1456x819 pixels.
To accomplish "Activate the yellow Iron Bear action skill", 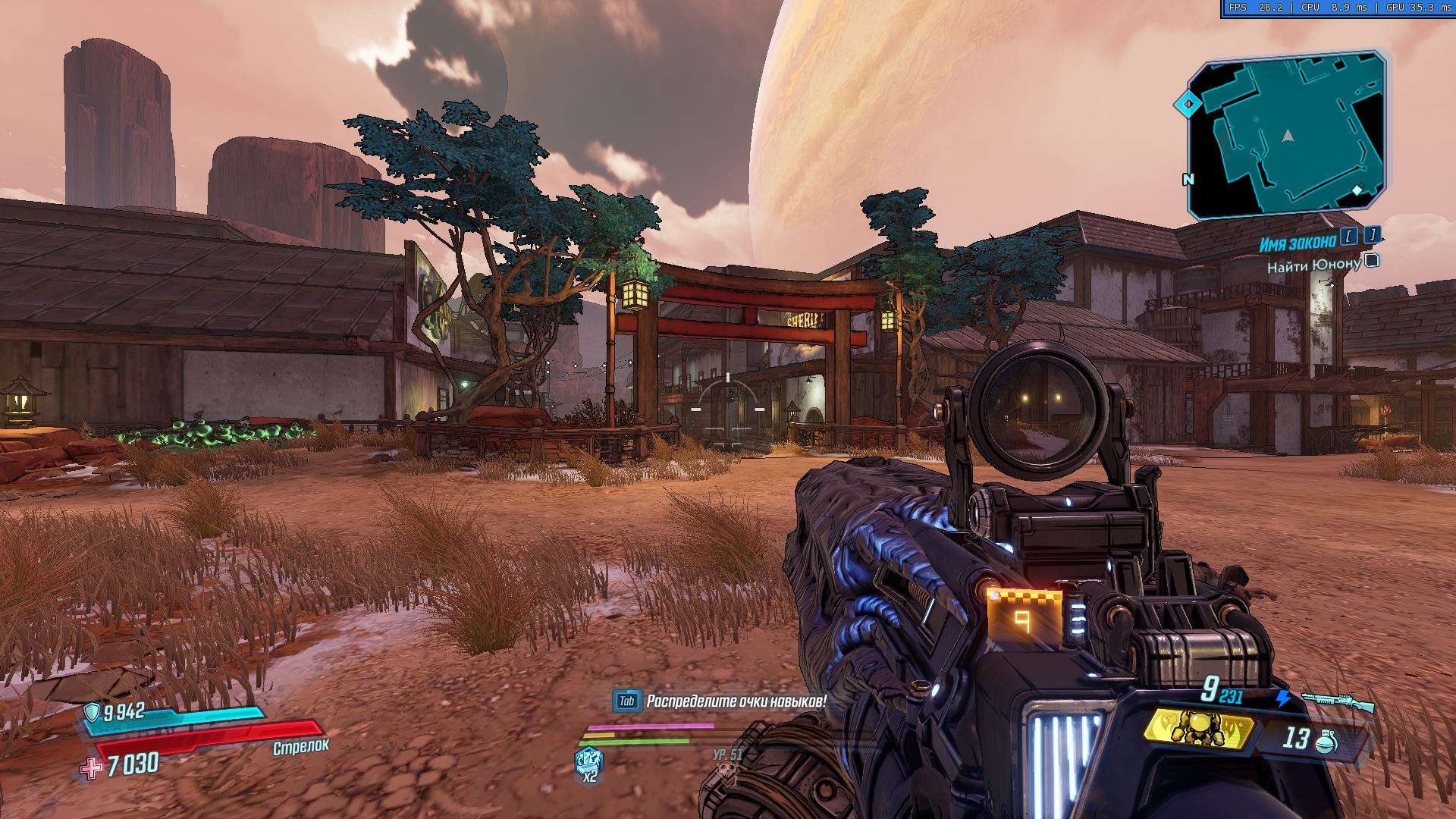I will click(1196, 726).
